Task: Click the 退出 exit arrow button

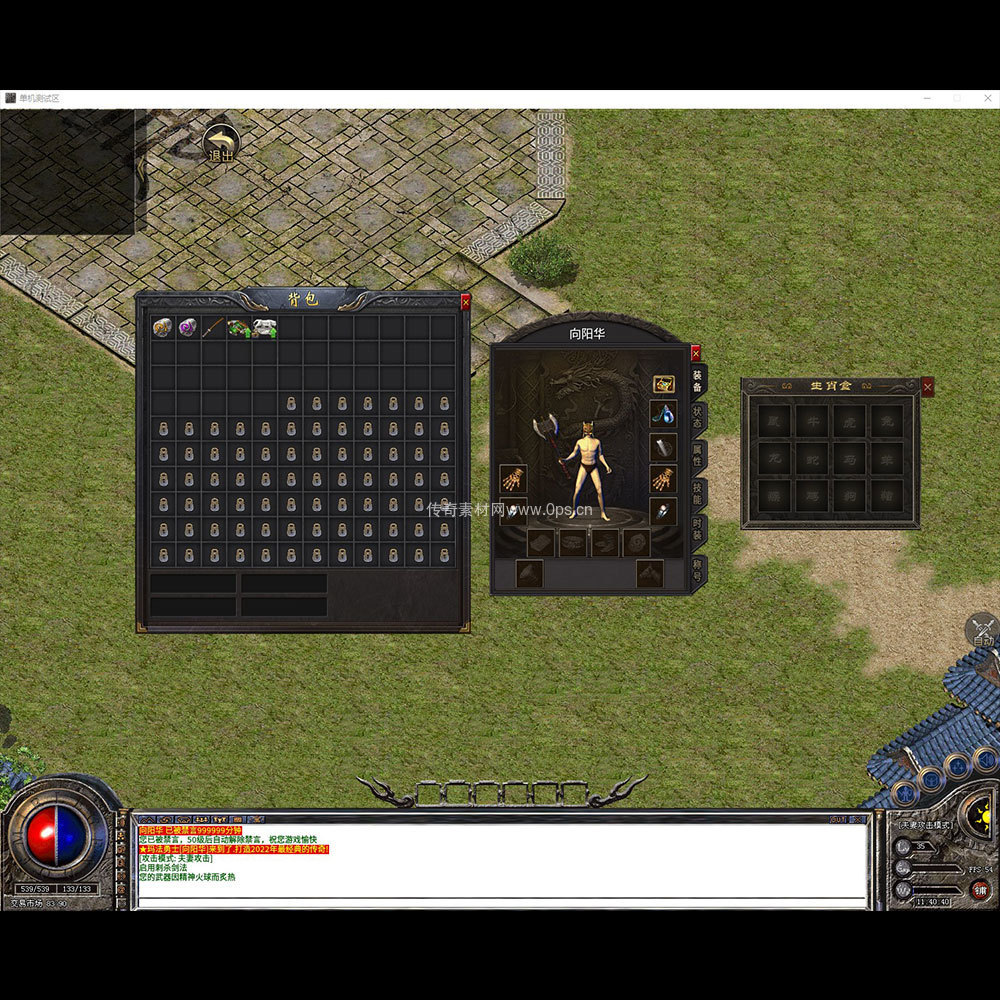Action: tap(220, 145)
